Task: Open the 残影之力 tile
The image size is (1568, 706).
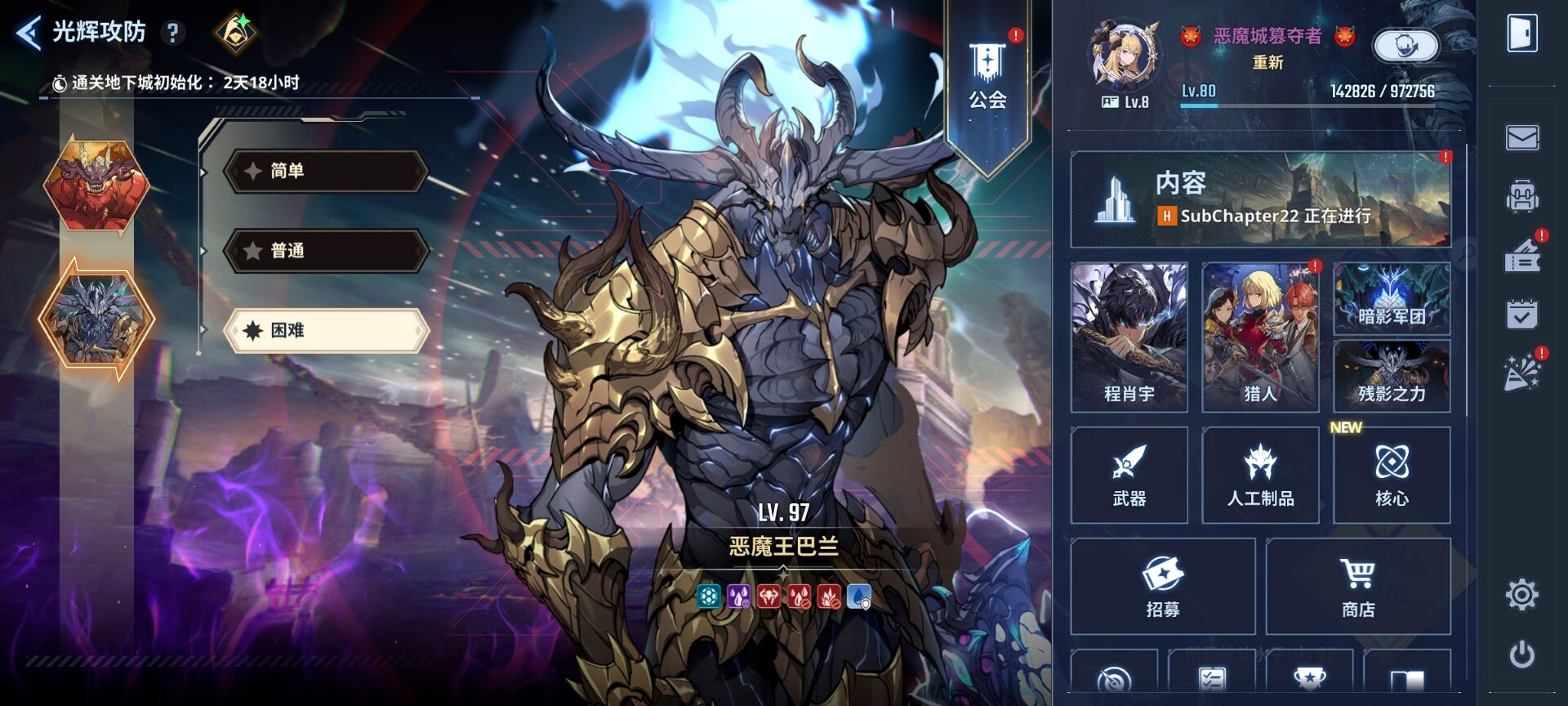Action: pyautogui.click(x=1392, y=376)
